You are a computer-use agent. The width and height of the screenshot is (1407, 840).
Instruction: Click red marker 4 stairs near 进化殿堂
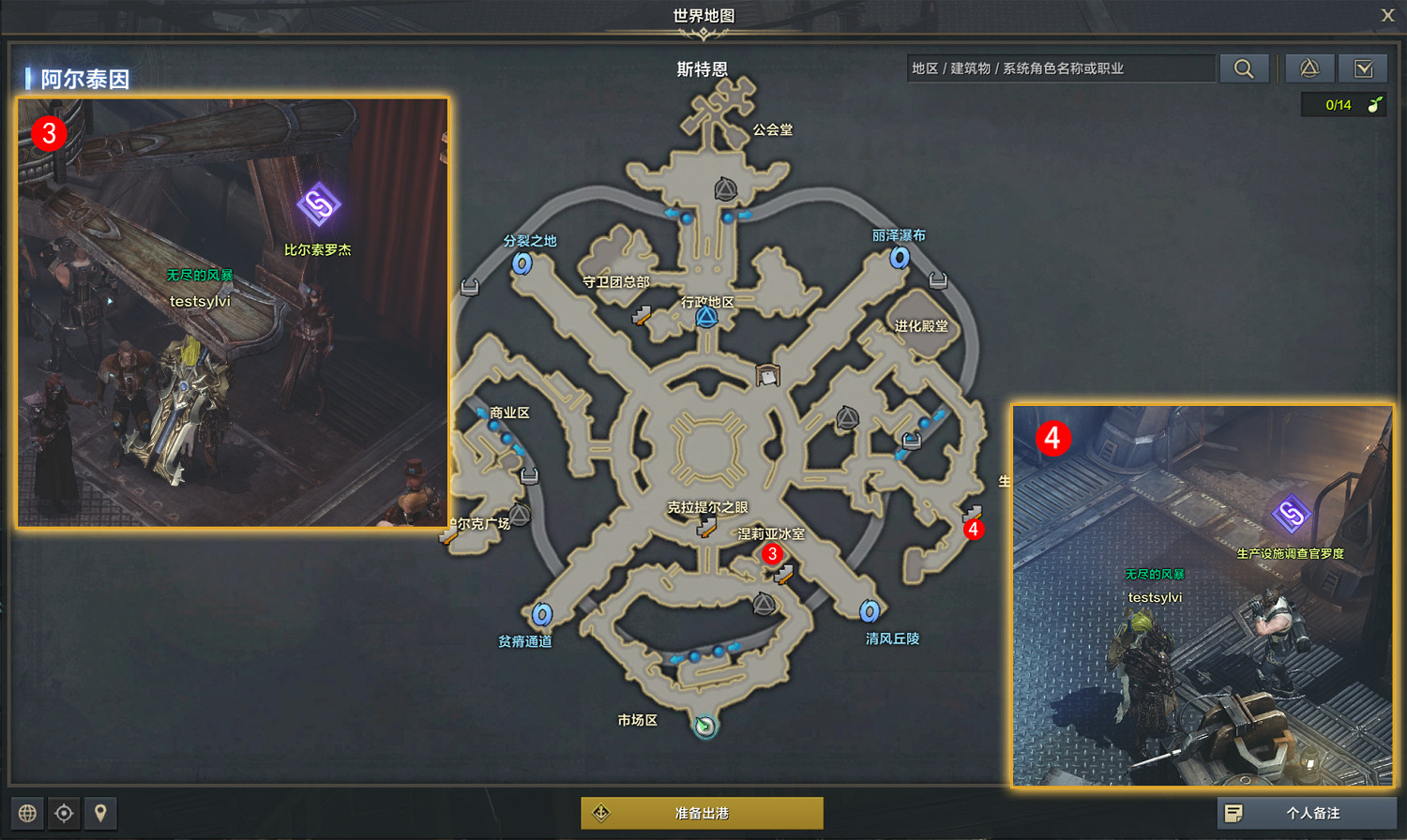[x=972, y=530]
